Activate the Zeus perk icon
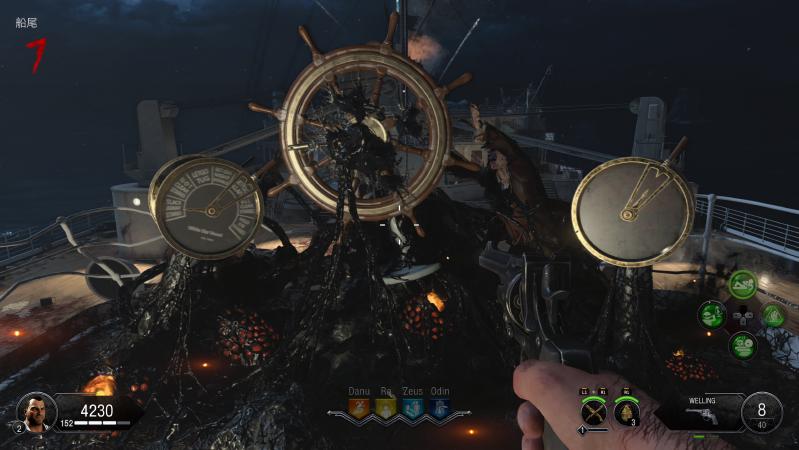The width and height of the screenshot is (799, 450). point(412,407)
